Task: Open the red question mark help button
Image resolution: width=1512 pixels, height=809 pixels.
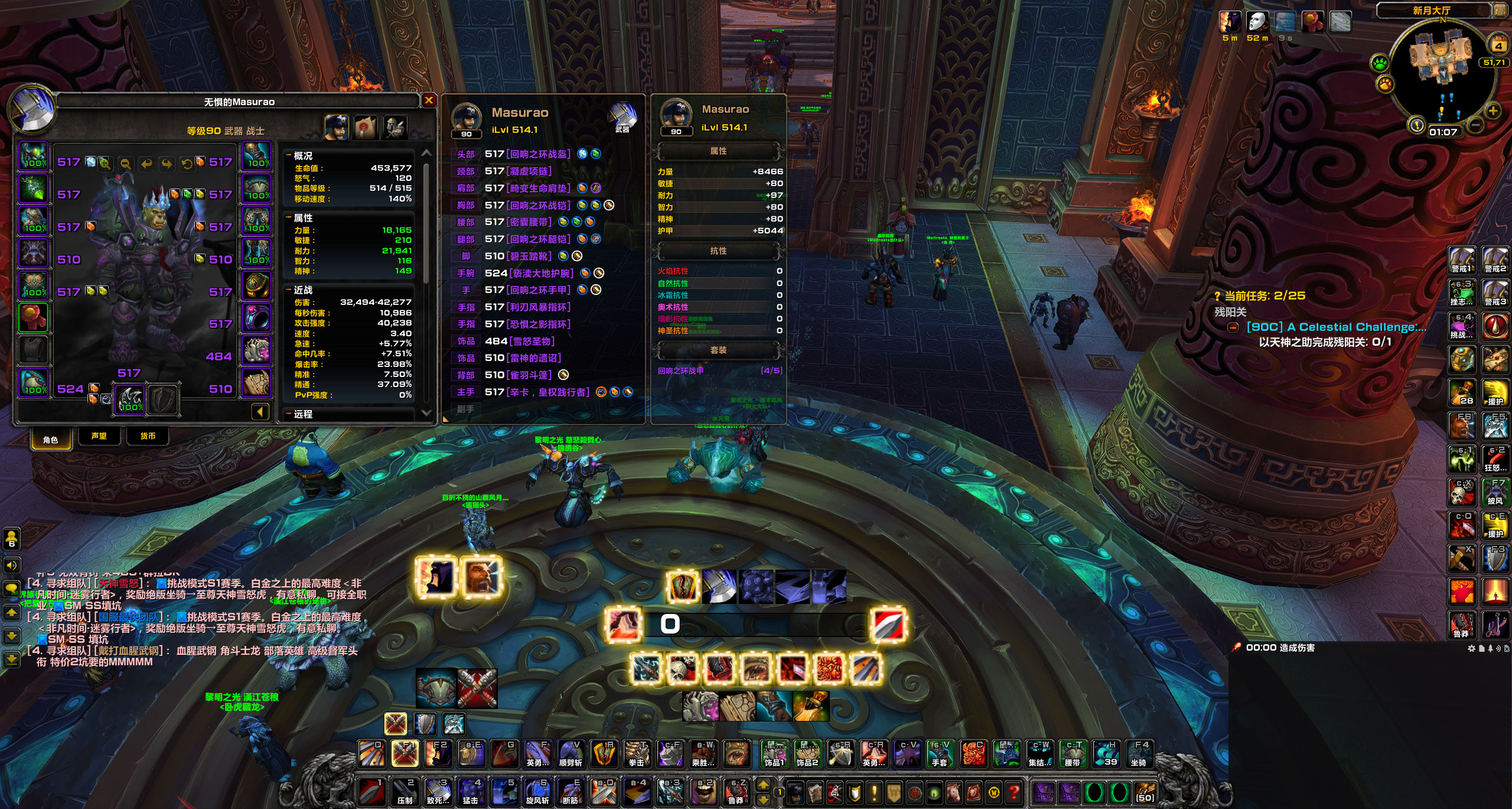Action: [1014, 792]
